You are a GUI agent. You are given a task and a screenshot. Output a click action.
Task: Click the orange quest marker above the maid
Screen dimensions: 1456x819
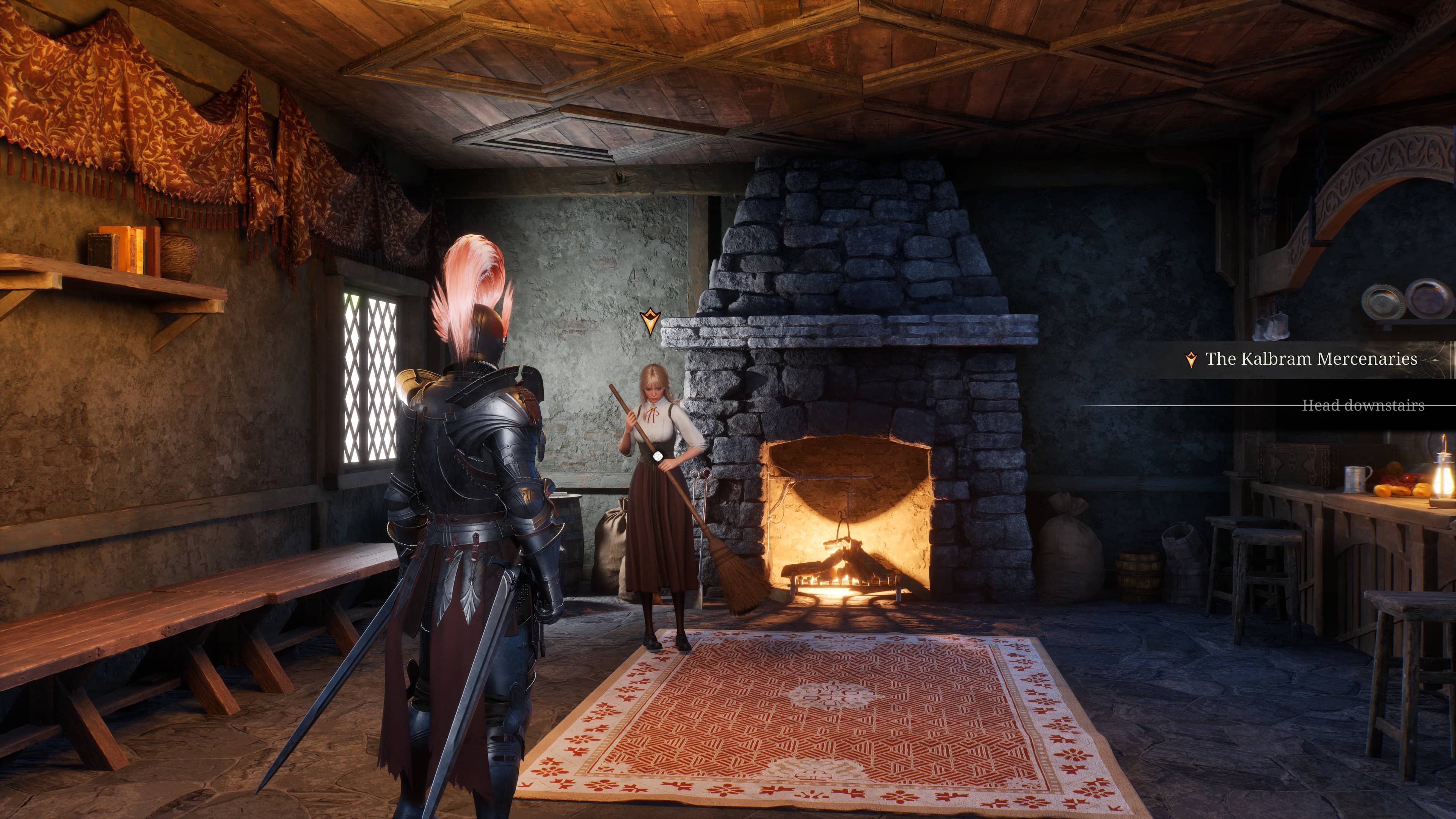click(650, 322)
